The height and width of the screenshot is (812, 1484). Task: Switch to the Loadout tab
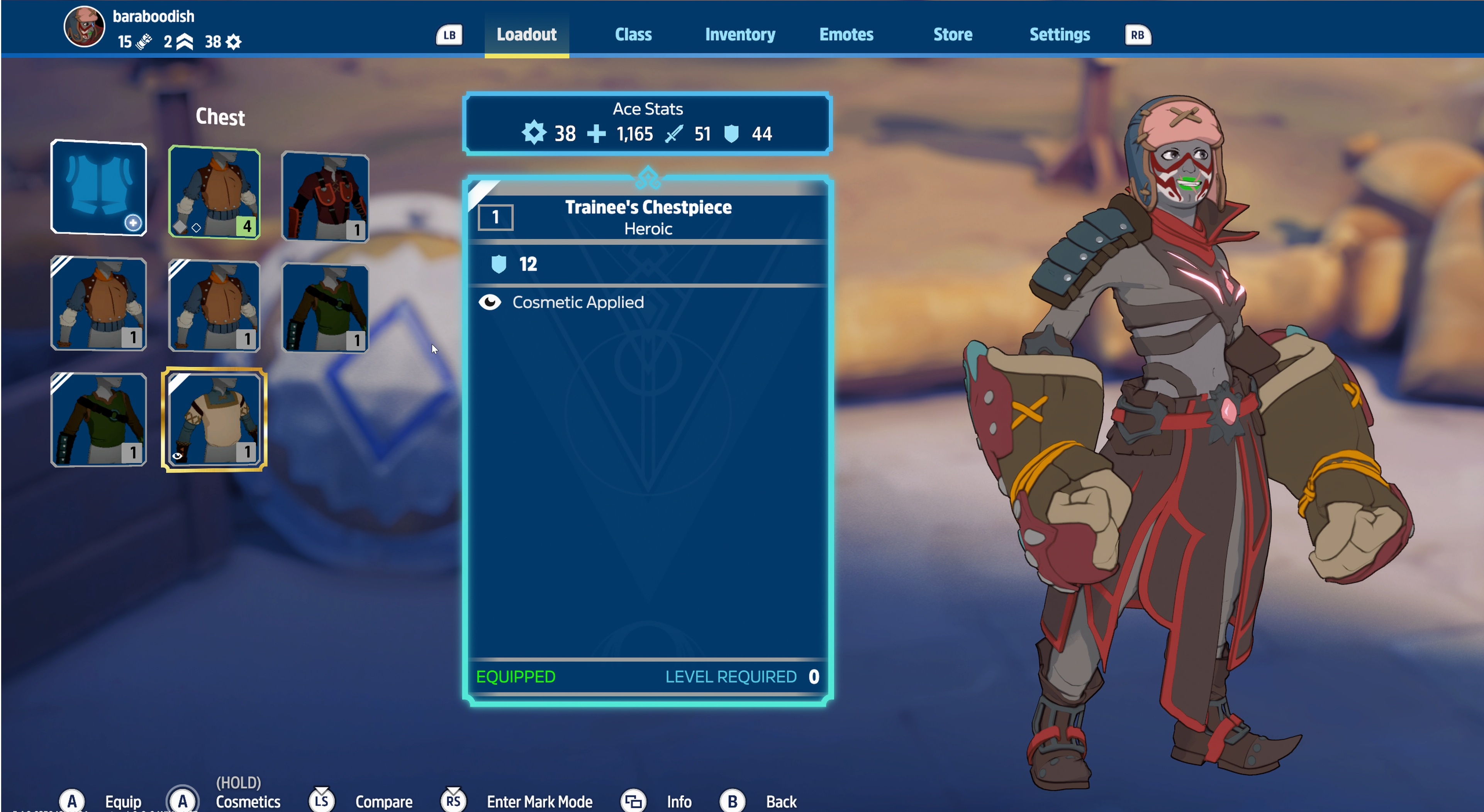[526, 35]
